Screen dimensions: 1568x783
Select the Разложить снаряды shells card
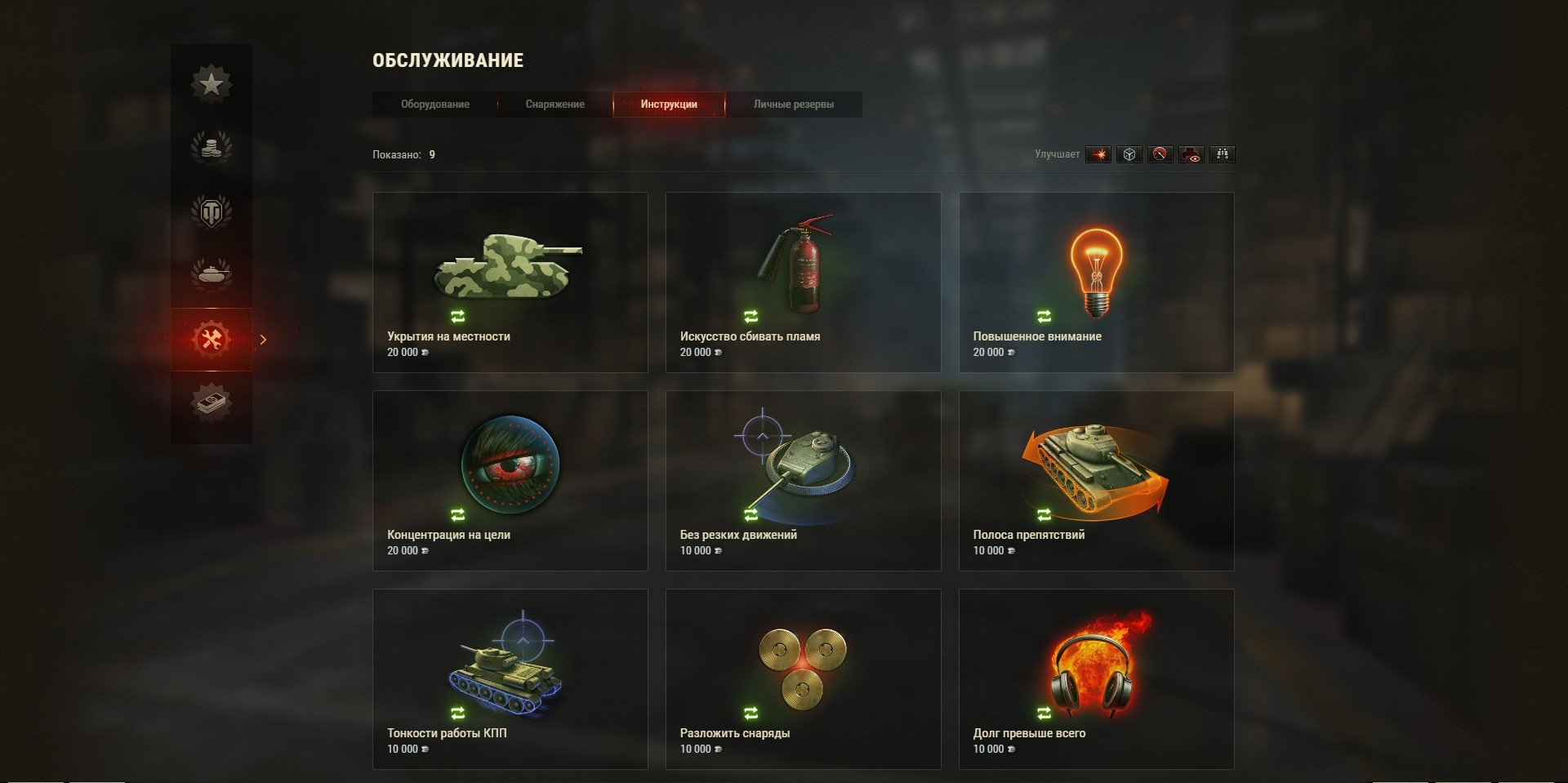point(803,679)
